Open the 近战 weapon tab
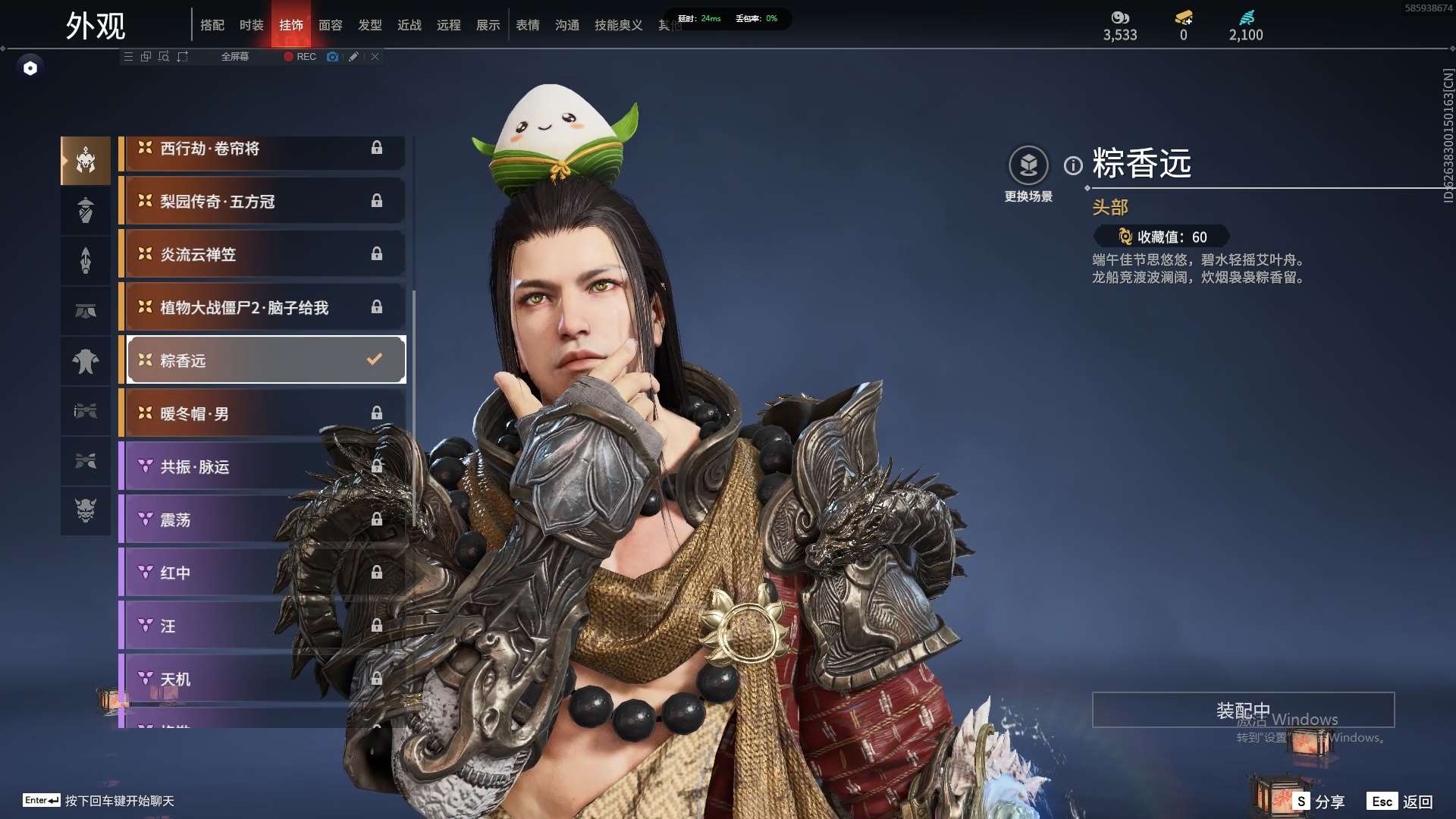 coord(409,25)
